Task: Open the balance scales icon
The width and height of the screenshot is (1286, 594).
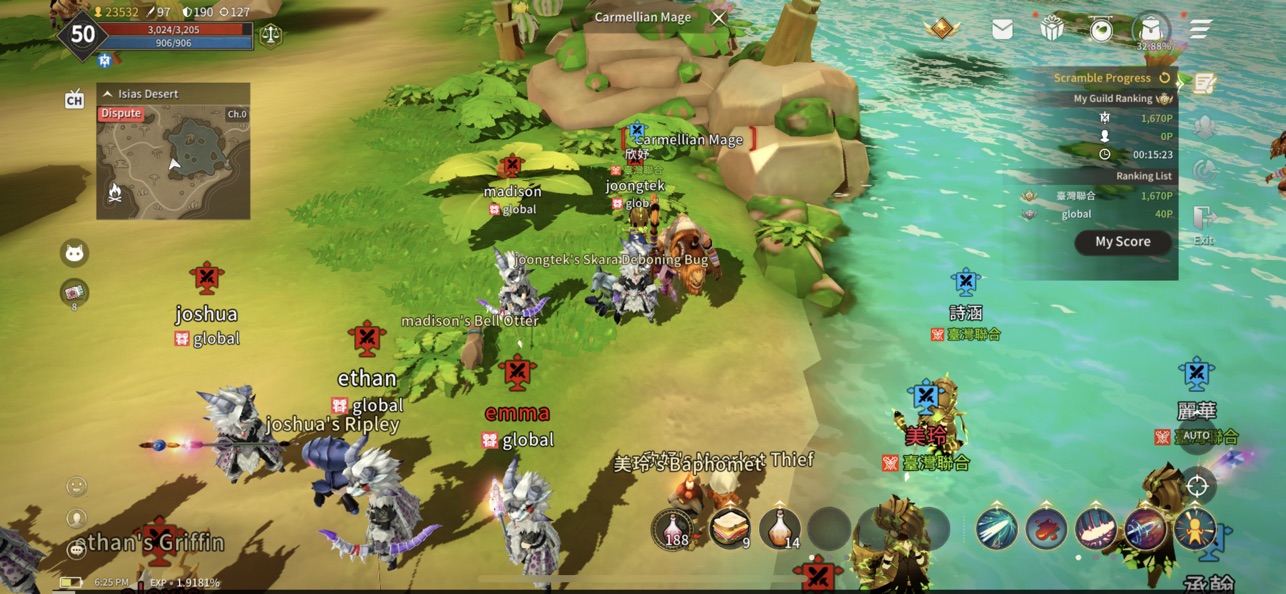Action: click(x=271, y=35)
